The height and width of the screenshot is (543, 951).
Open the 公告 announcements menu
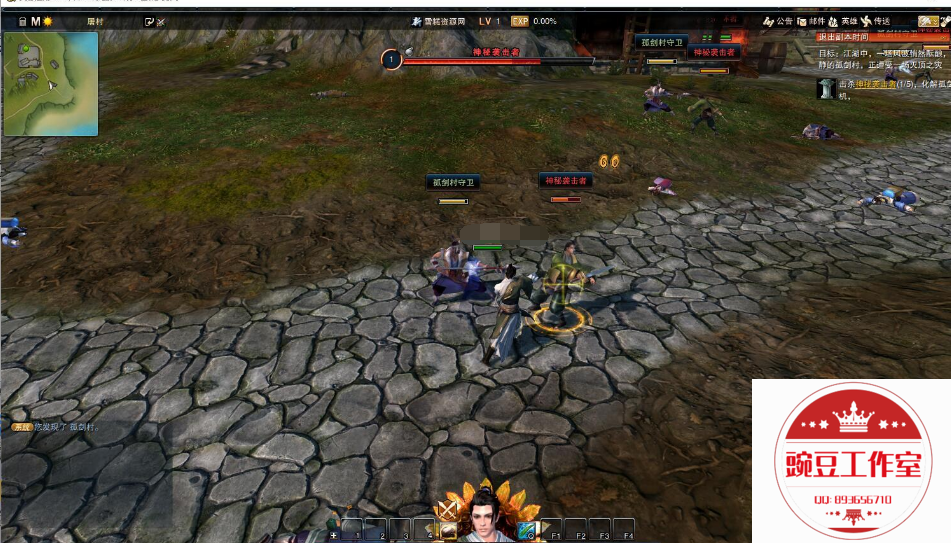(778, 21)
